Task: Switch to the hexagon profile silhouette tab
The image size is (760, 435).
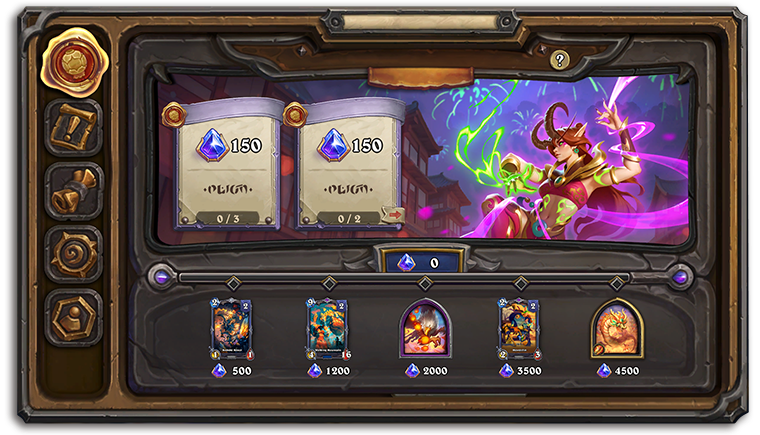Action: (x=73, y=317)
